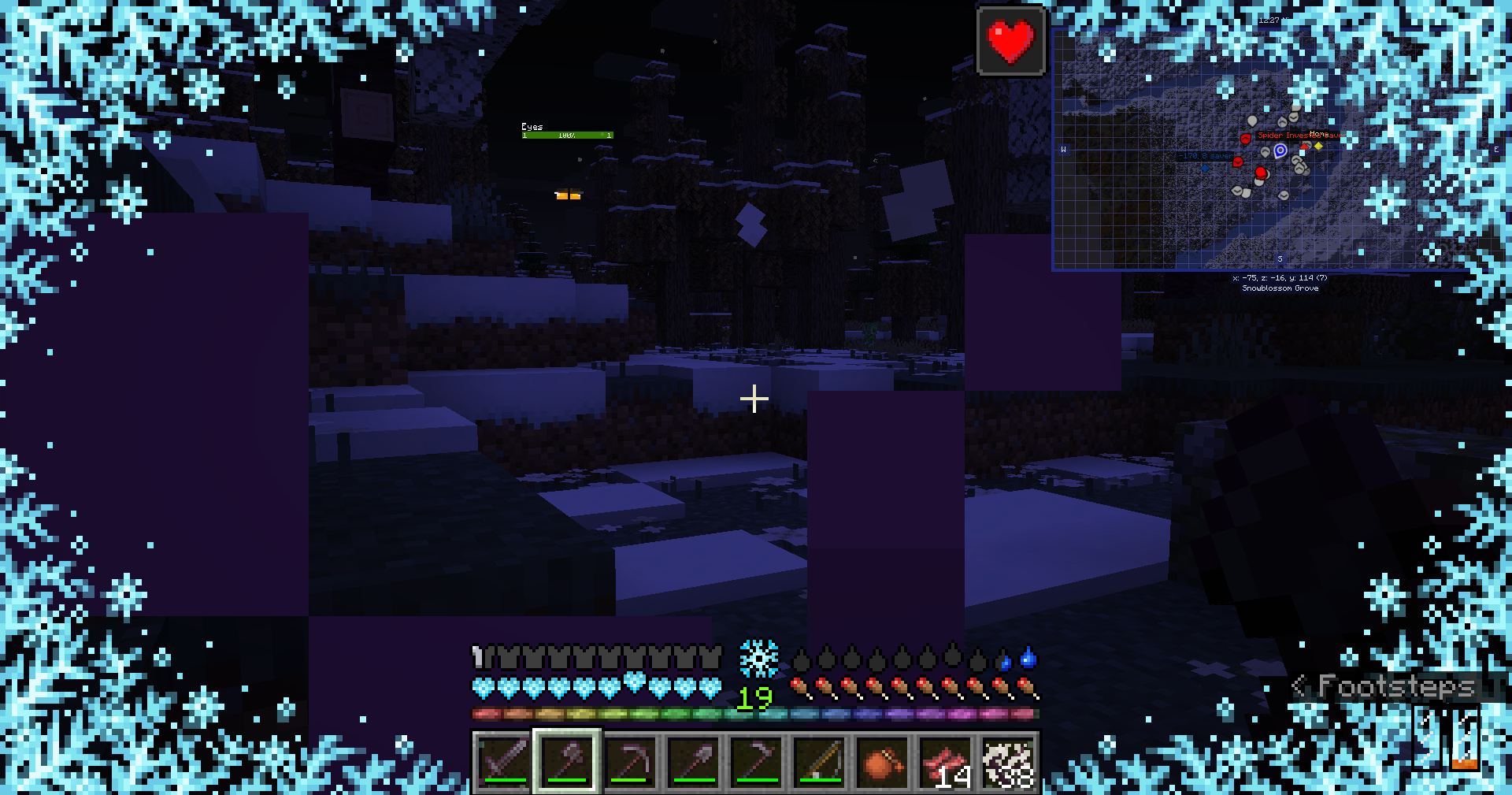Screen dimensions: 1512x795
Task: Click the yellow diamond waypoint on the minimap
Action: [1317, 147]
